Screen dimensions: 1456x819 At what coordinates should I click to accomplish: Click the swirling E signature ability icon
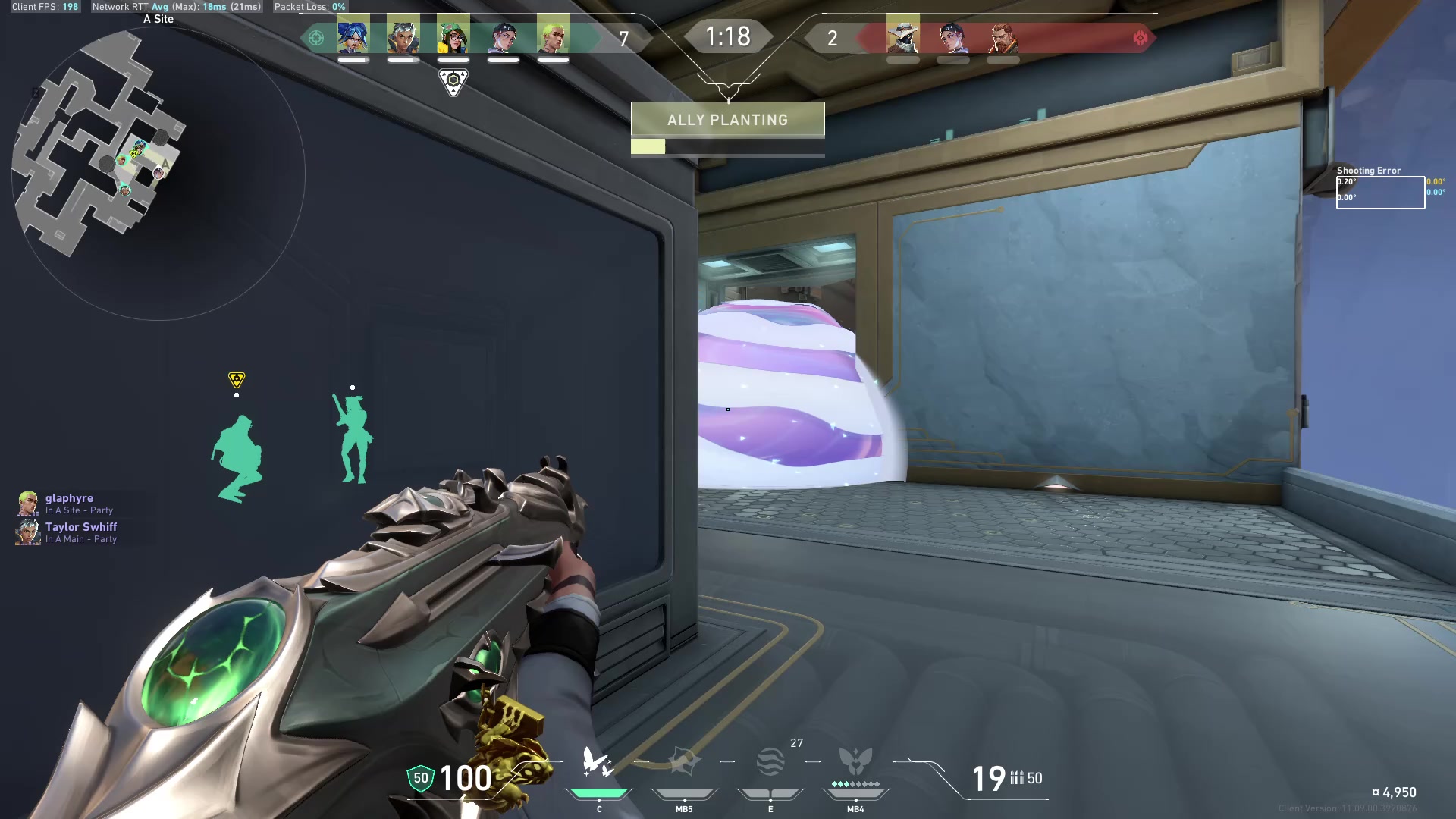click(770, 762)
